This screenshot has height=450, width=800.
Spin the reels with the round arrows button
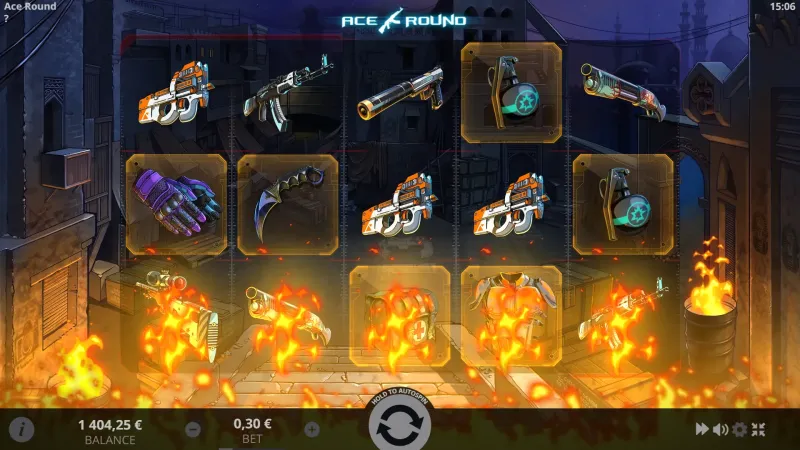400,428
